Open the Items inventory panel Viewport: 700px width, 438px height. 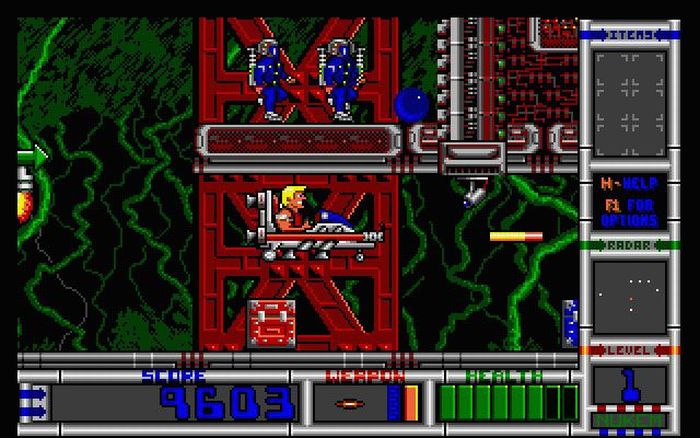(x=630, y=90)
